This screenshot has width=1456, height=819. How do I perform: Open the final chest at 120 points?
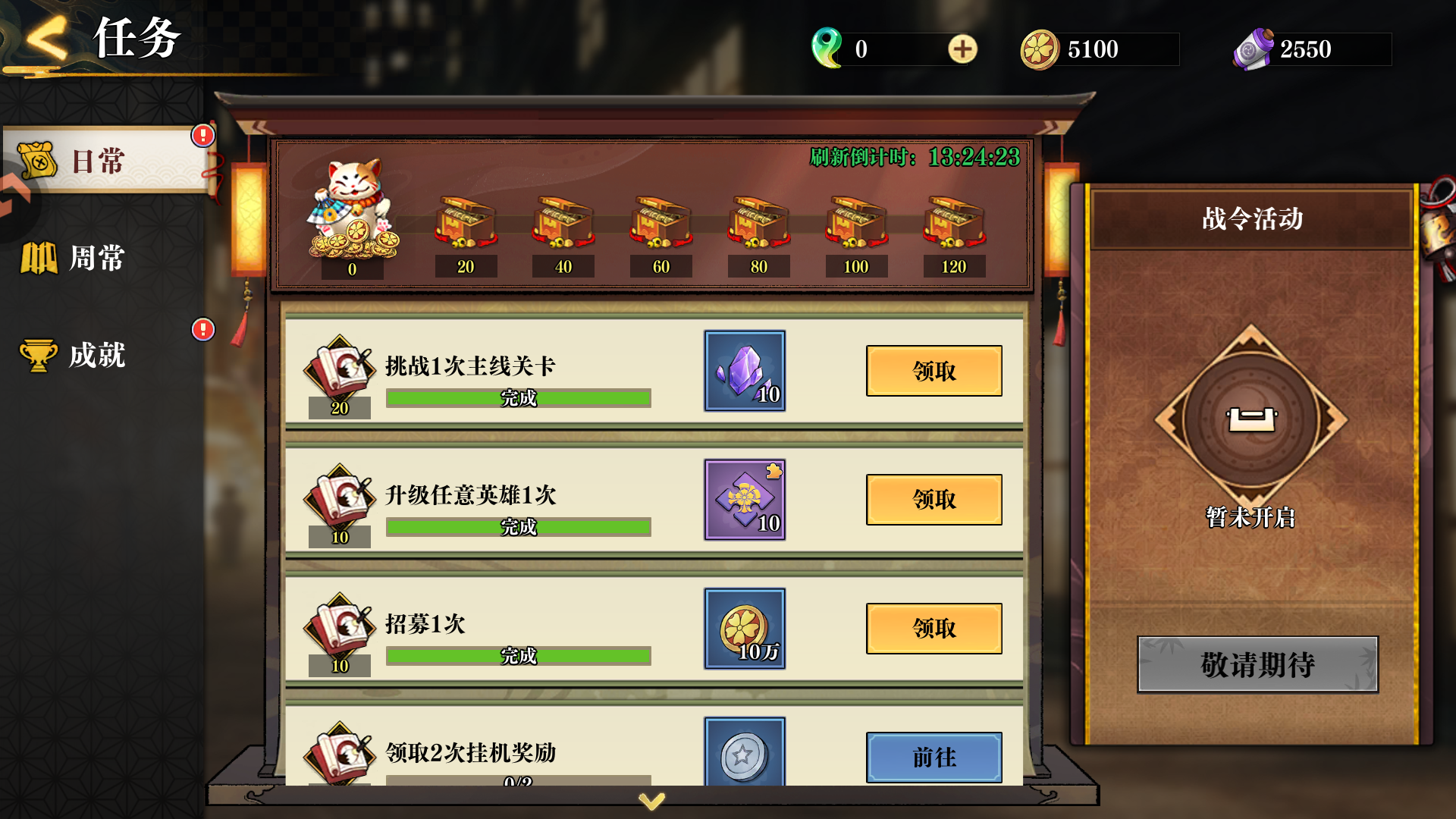(953, 224)
